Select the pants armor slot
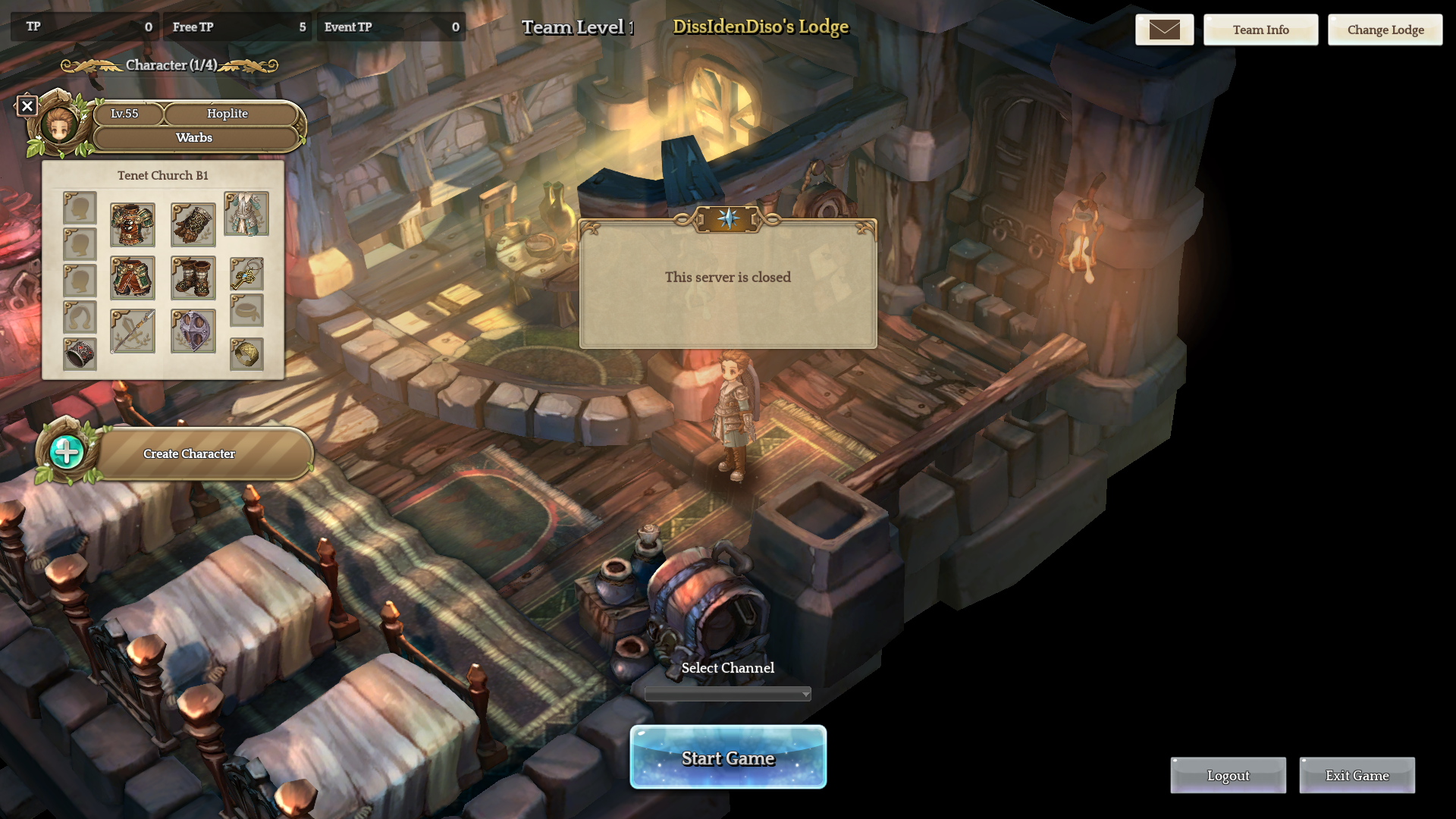 click(133, 278)
